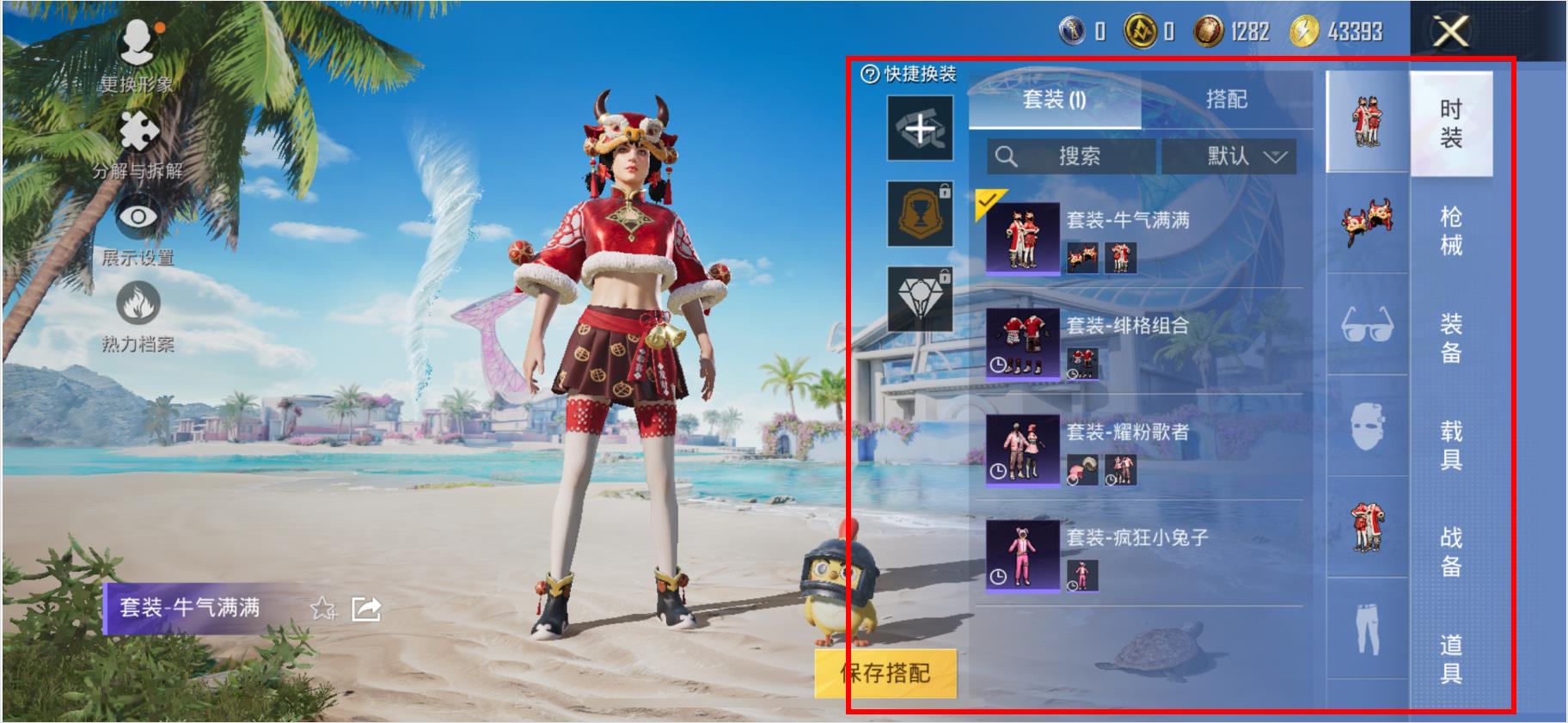Open 展示设置 display settings
The width and height of the screenshot is (1568, 723).
(x=138, y=229)
